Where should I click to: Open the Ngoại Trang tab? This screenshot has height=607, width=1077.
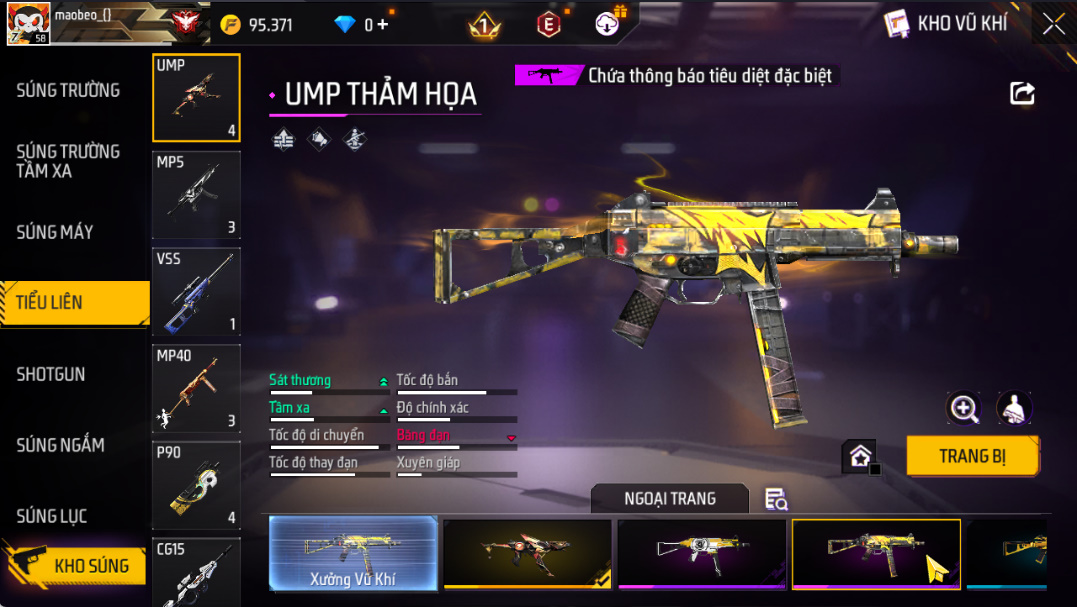coord(670,499)
